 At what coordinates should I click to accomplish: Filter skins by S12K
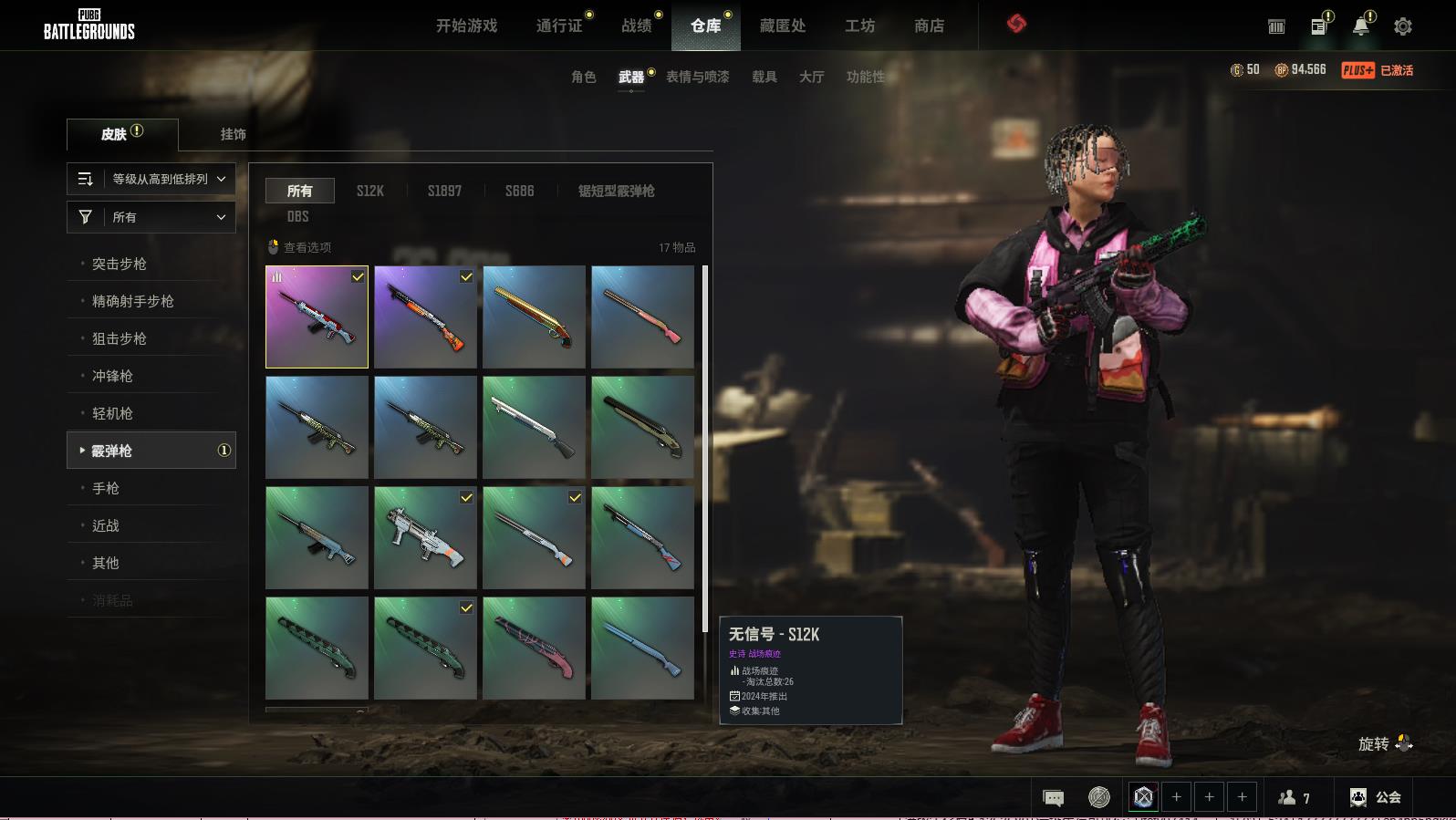[x=369, y=191]
